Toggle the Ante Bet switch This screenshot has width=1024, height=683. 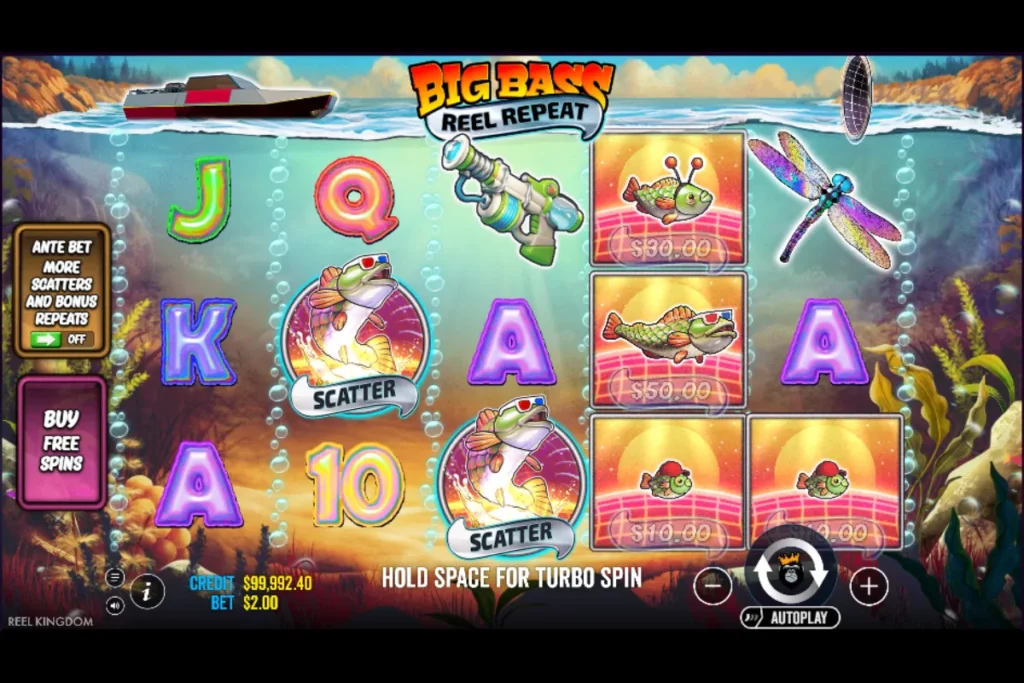(61, 339)
